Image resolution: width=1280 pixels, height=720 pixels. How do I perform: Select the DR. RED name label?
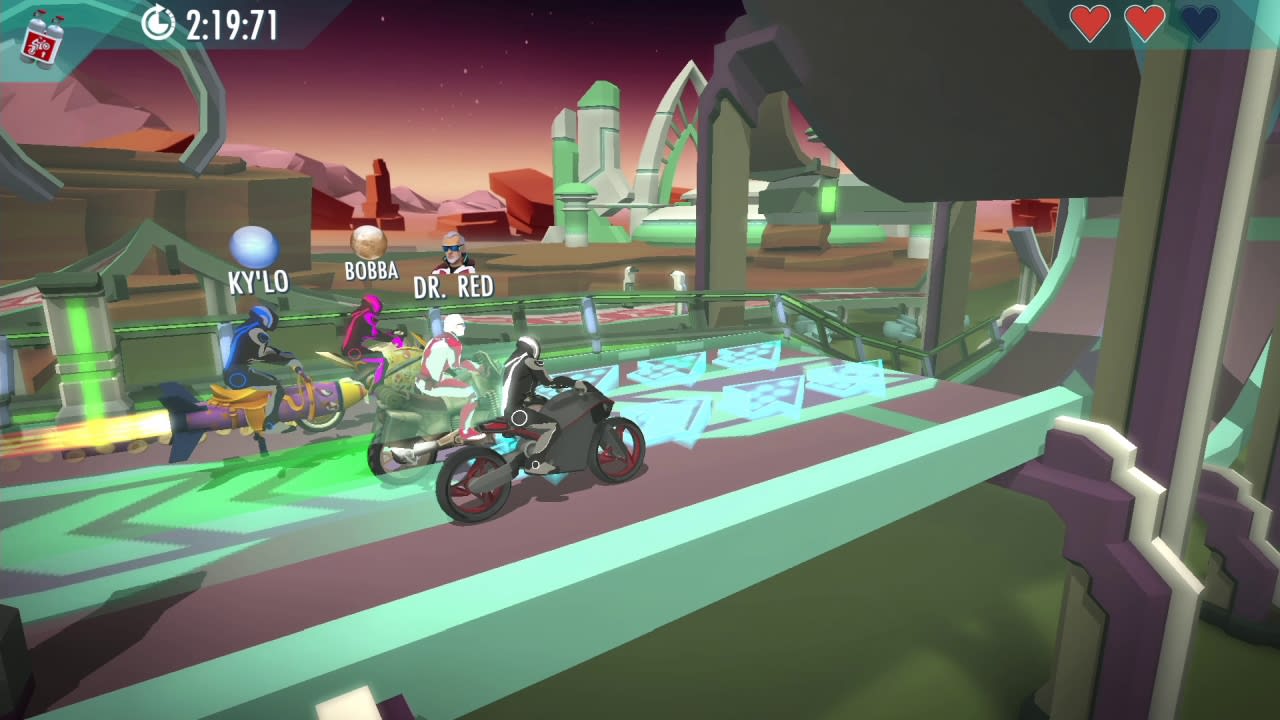pos(452,286)
